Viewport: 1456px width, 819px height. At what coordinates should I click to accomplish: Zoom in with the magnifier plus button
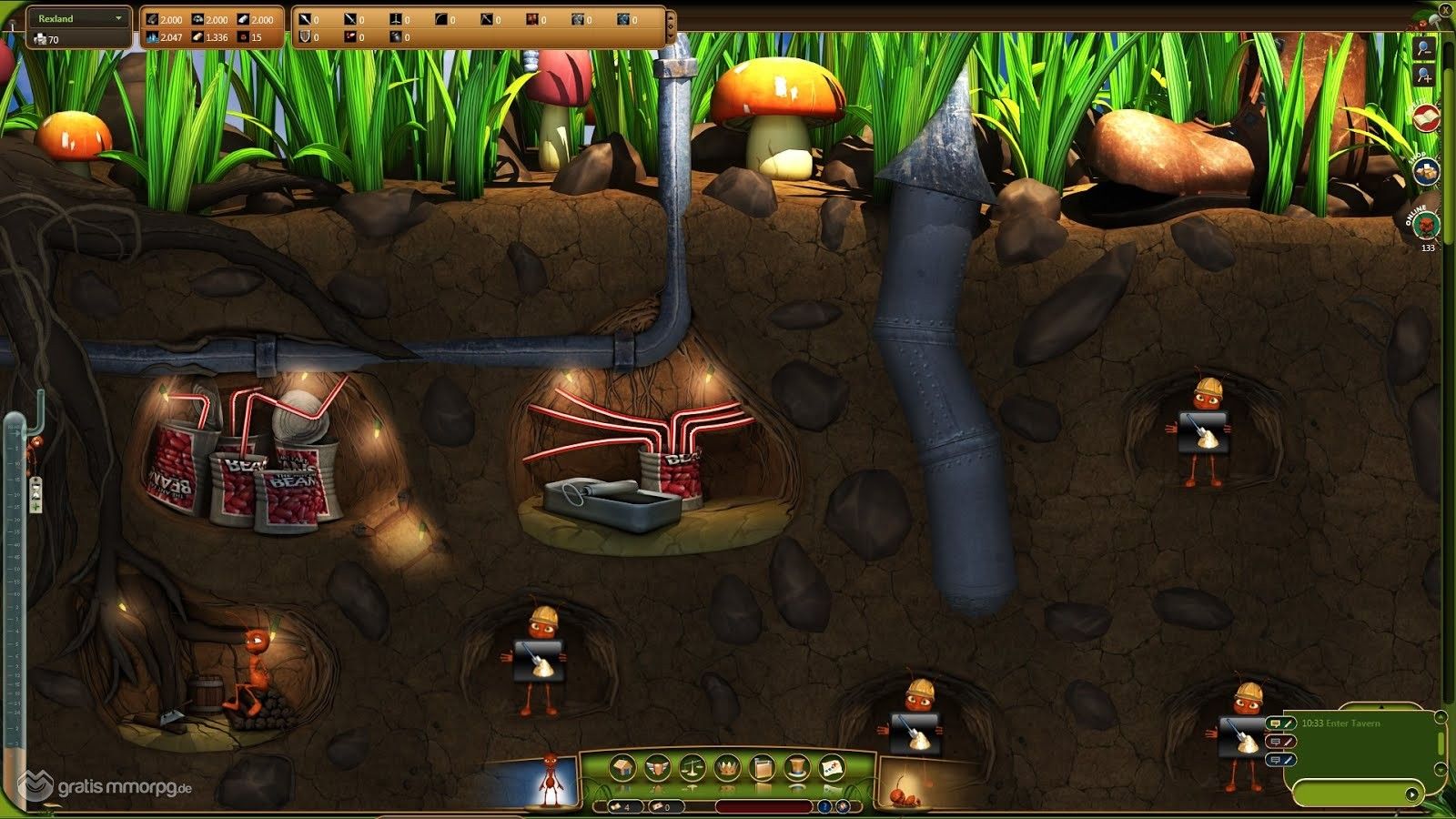[x=1424, y=75]
